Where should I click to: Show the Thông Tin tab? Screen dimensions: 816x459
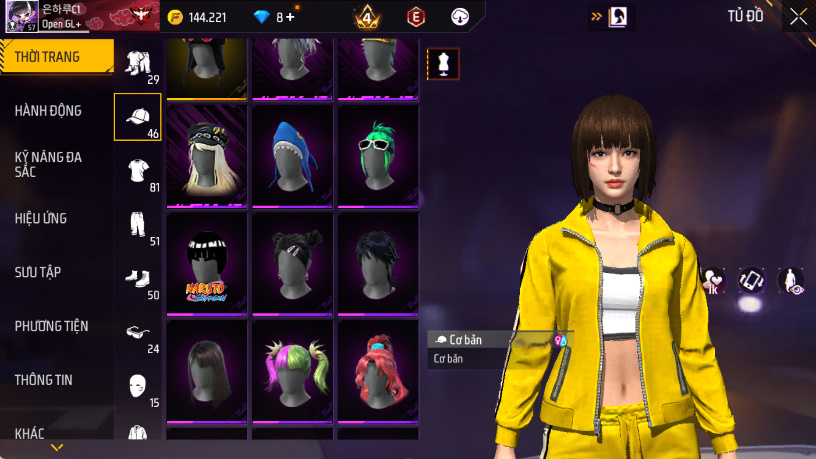click(x=44, y=380)
